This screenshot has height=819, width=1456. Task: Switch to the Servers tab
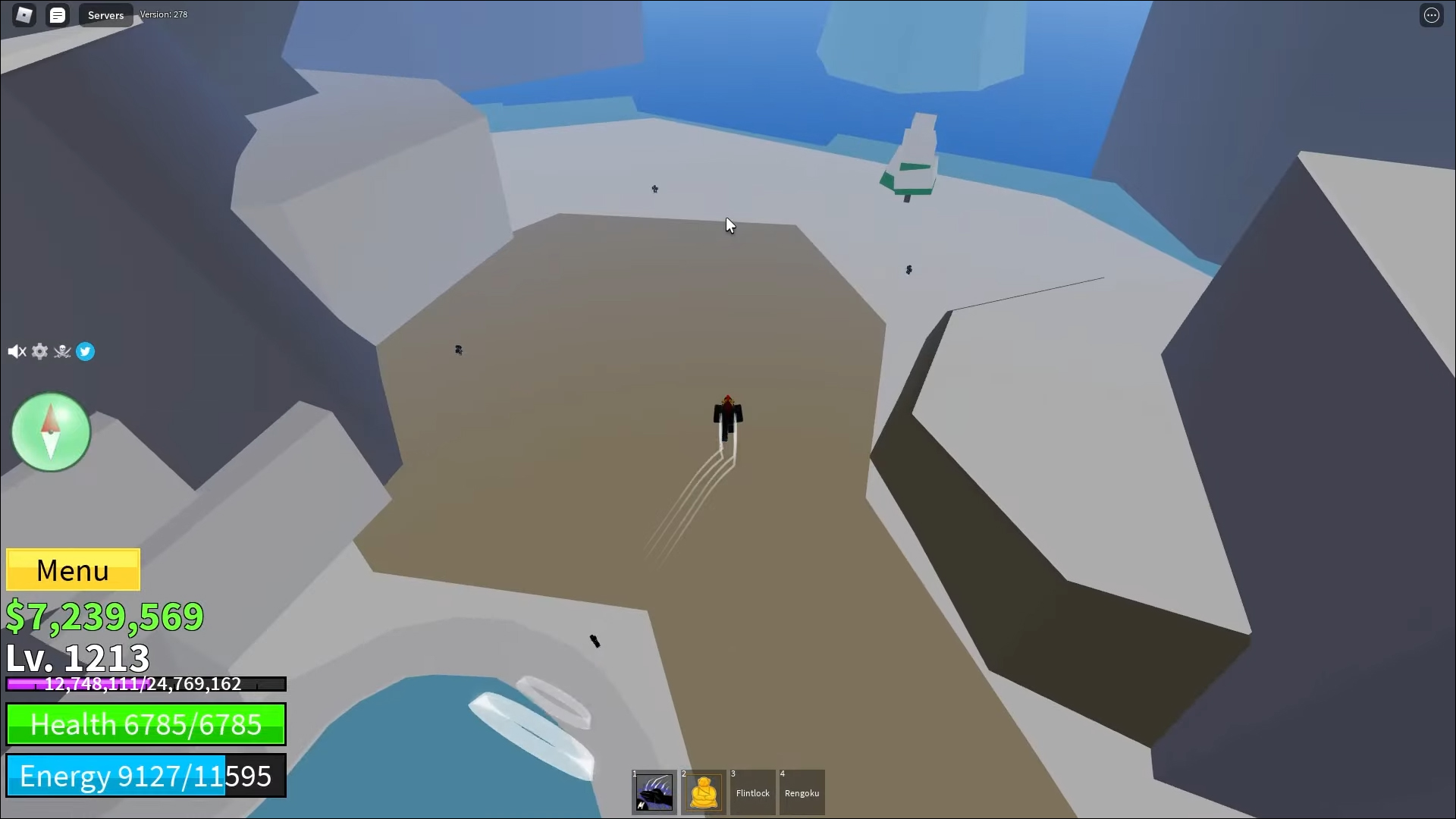pyautogui.click(x=105, y=14)
